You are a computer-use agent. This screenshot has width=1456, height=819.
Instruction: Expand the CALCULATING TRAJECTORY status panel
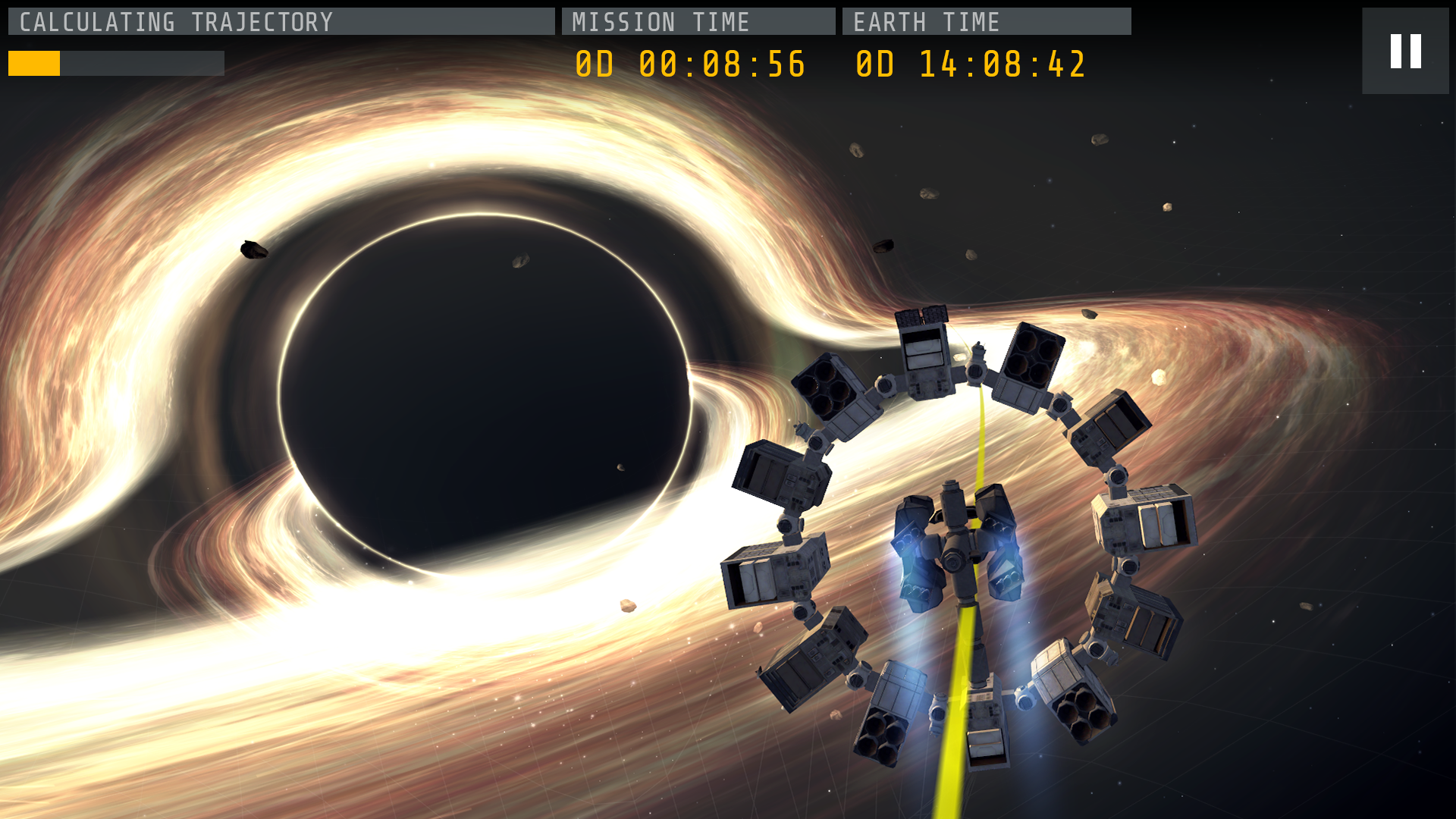point(281,21)
